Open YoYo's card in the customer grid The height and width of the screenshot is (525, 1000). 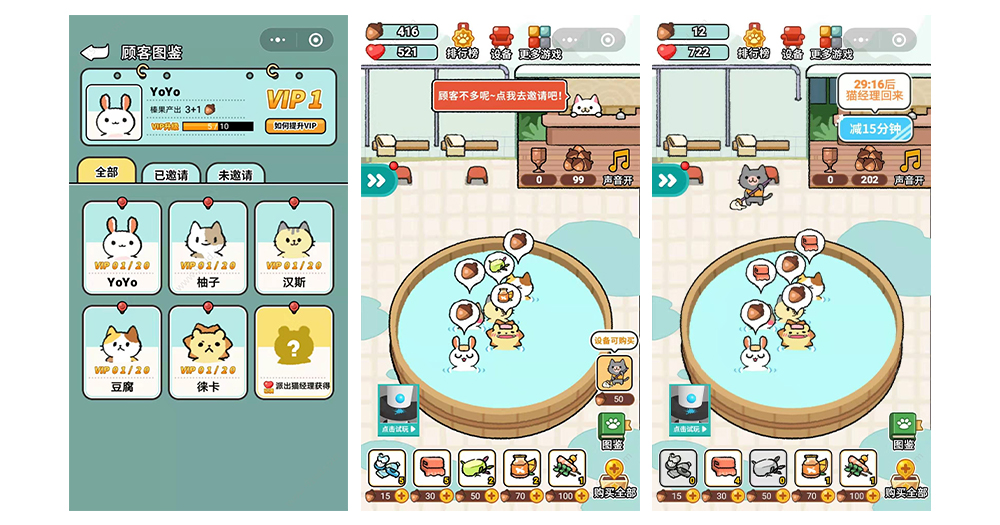point(122,247)
